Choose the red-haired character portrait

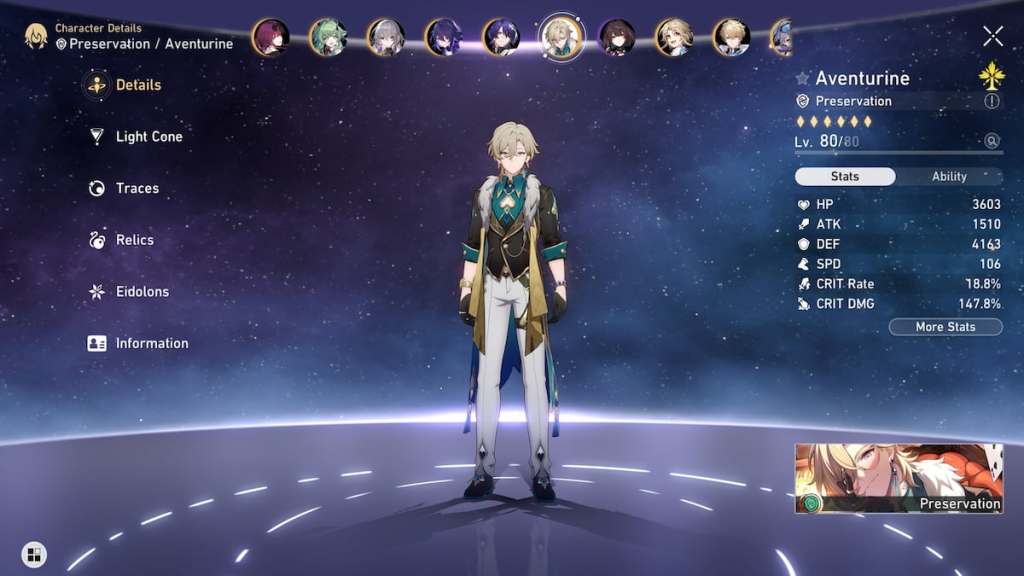click(x=270, y=37)
